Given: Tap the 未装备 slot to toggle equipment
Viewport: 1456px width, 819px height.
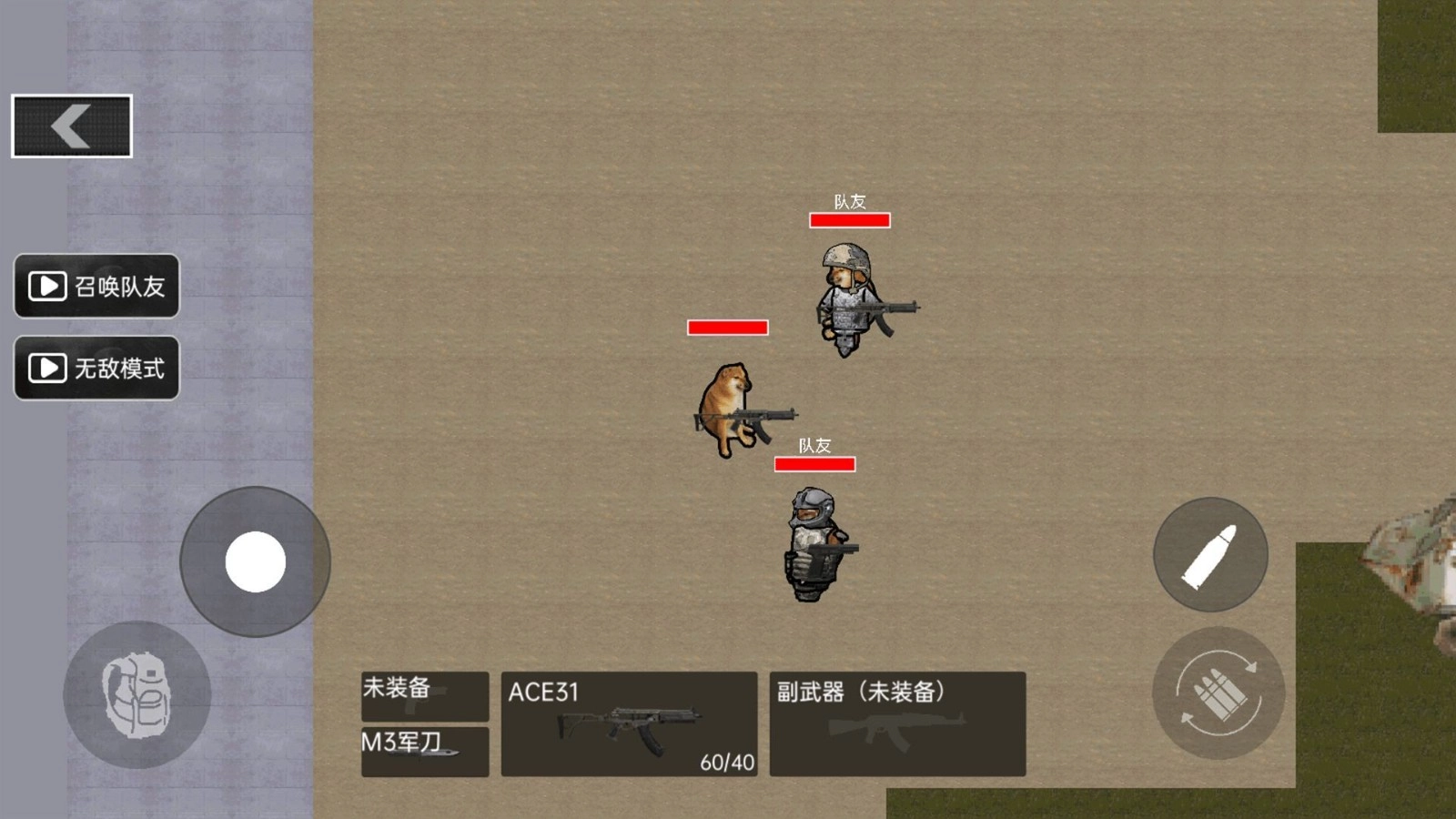Looking at the screenshot, I should (x=423, y=695).
